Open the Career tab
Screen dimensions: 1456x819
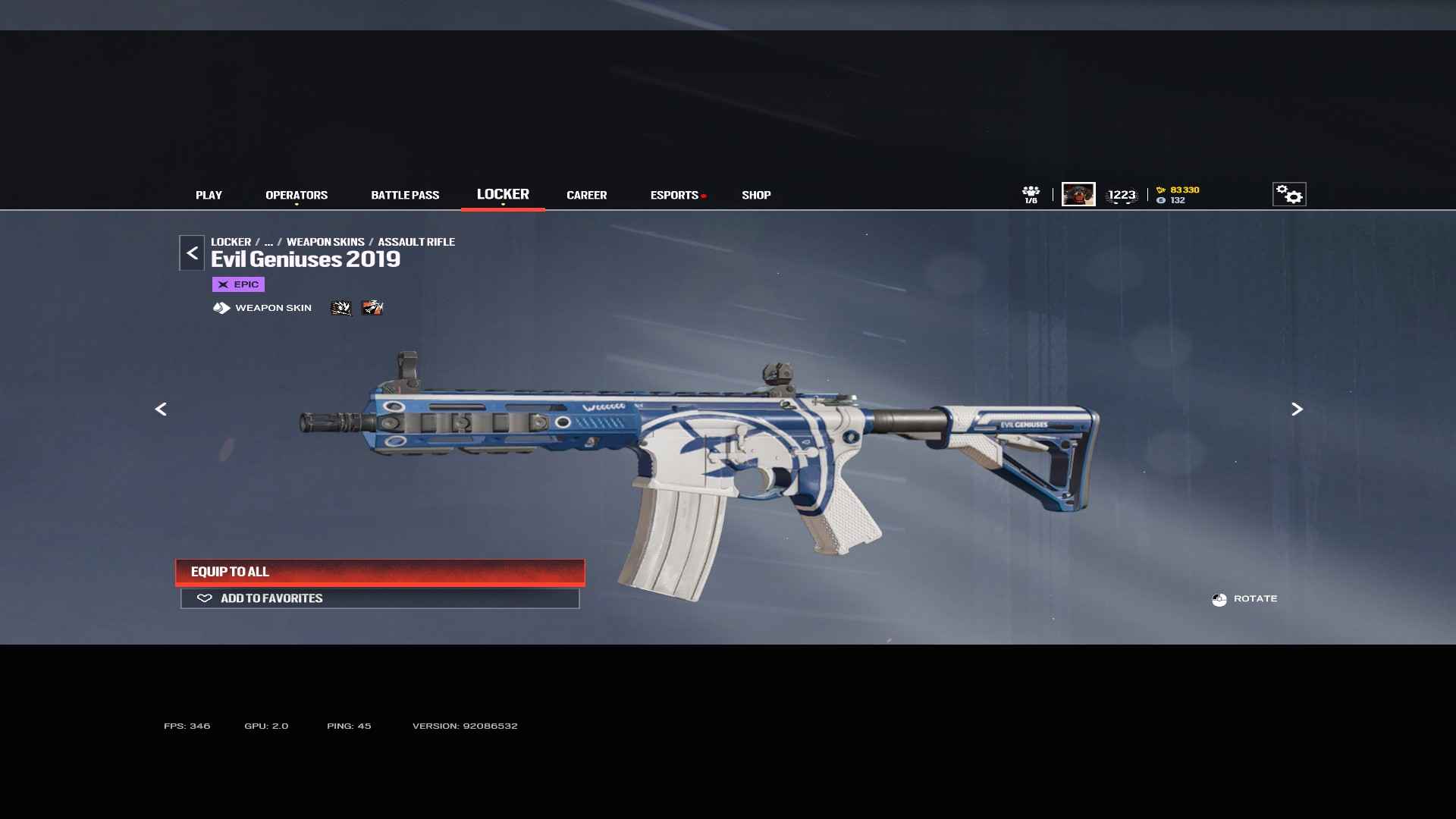point(586,195)
